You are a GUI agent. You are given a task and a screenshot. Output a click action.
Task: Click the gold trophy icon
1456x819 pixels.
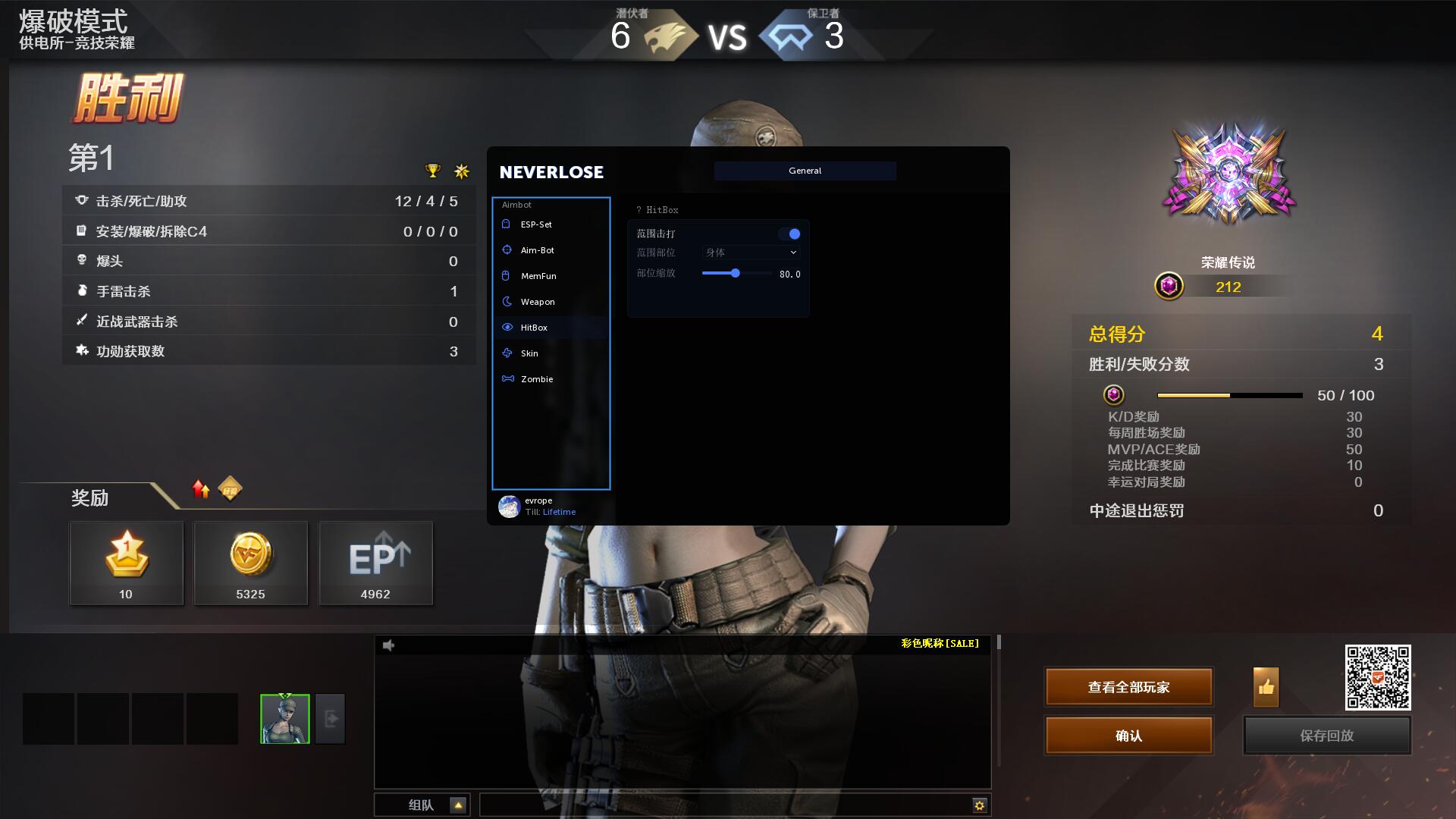click(x=432, y=171)
